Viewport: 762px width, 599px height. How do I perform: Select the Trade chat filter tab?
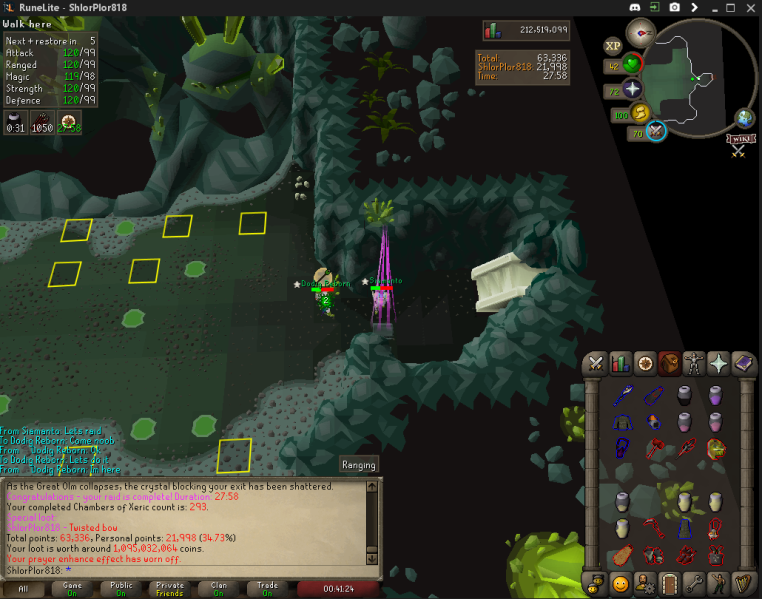(x=268, y=589)
